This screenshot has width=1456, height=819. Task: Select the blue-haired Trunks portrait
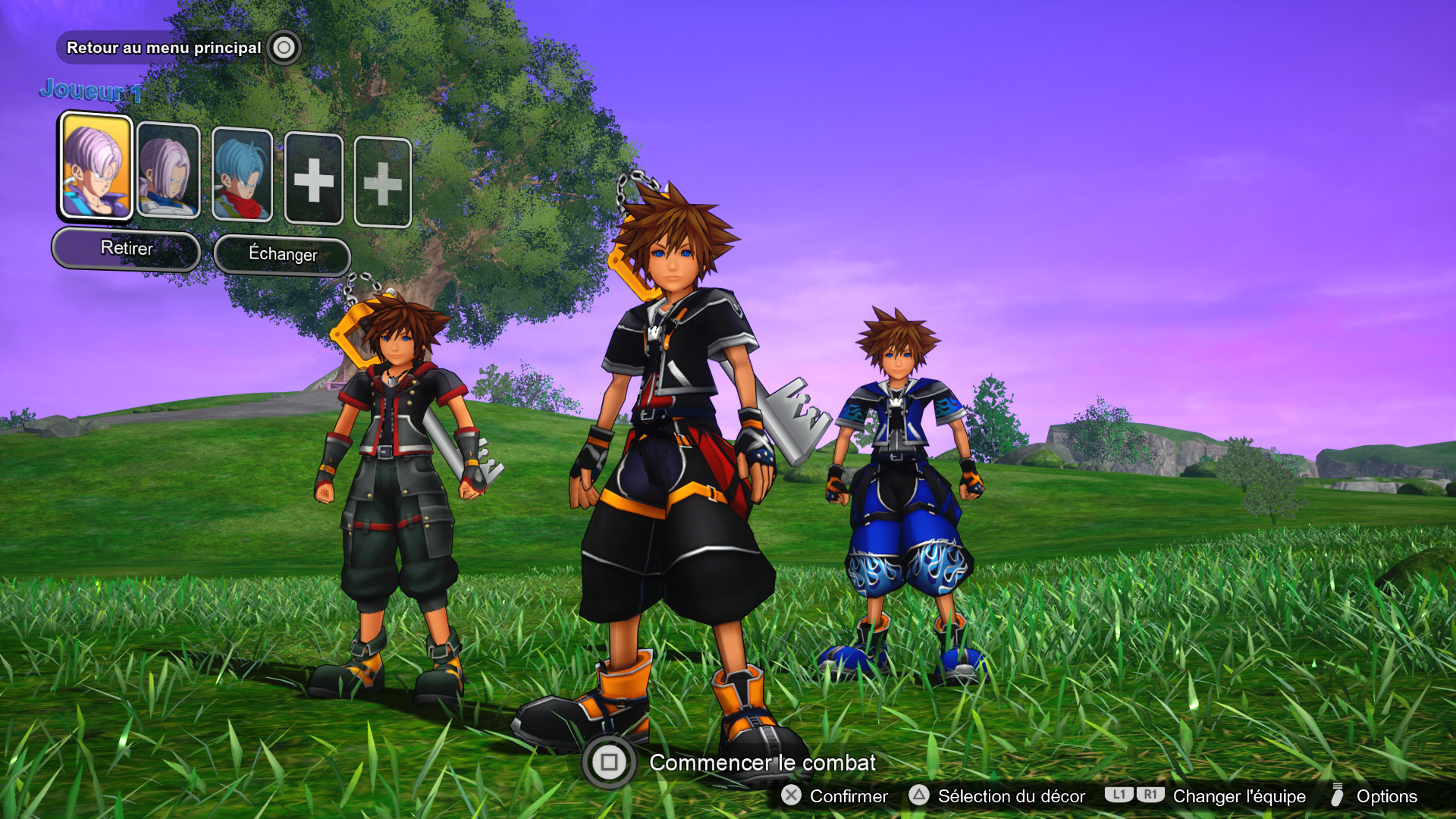coord(242,173)
